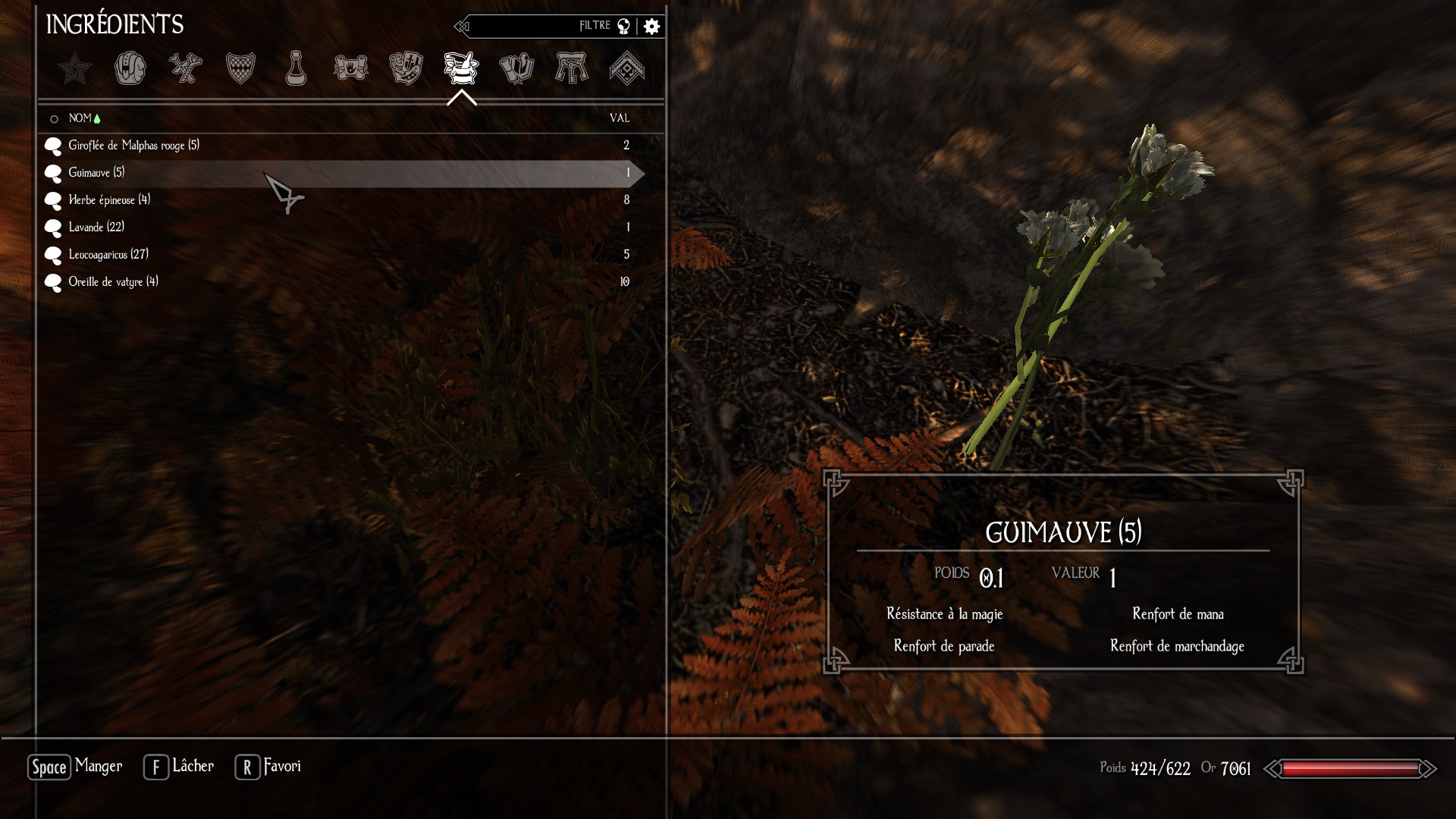
Task: Select the Oreille de vatyre row
Action: [113, 282]
